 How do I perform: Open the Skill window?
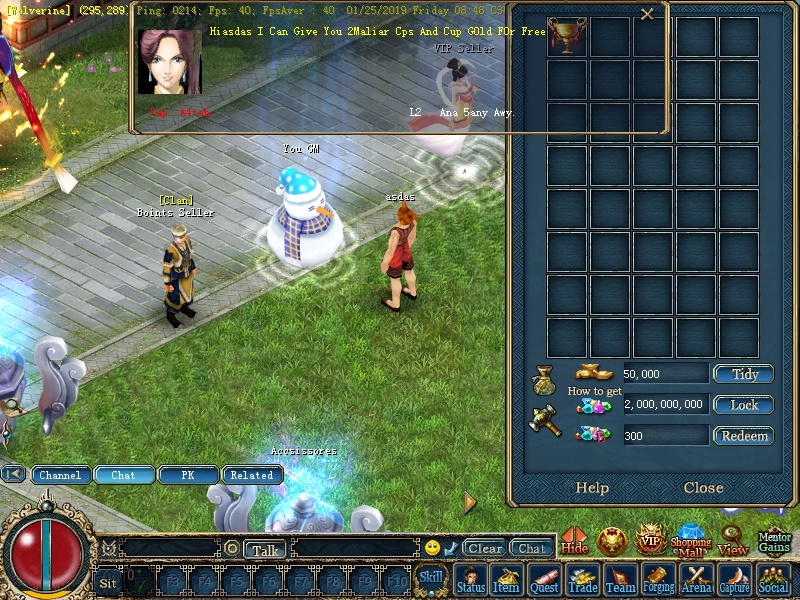[431, 576]
